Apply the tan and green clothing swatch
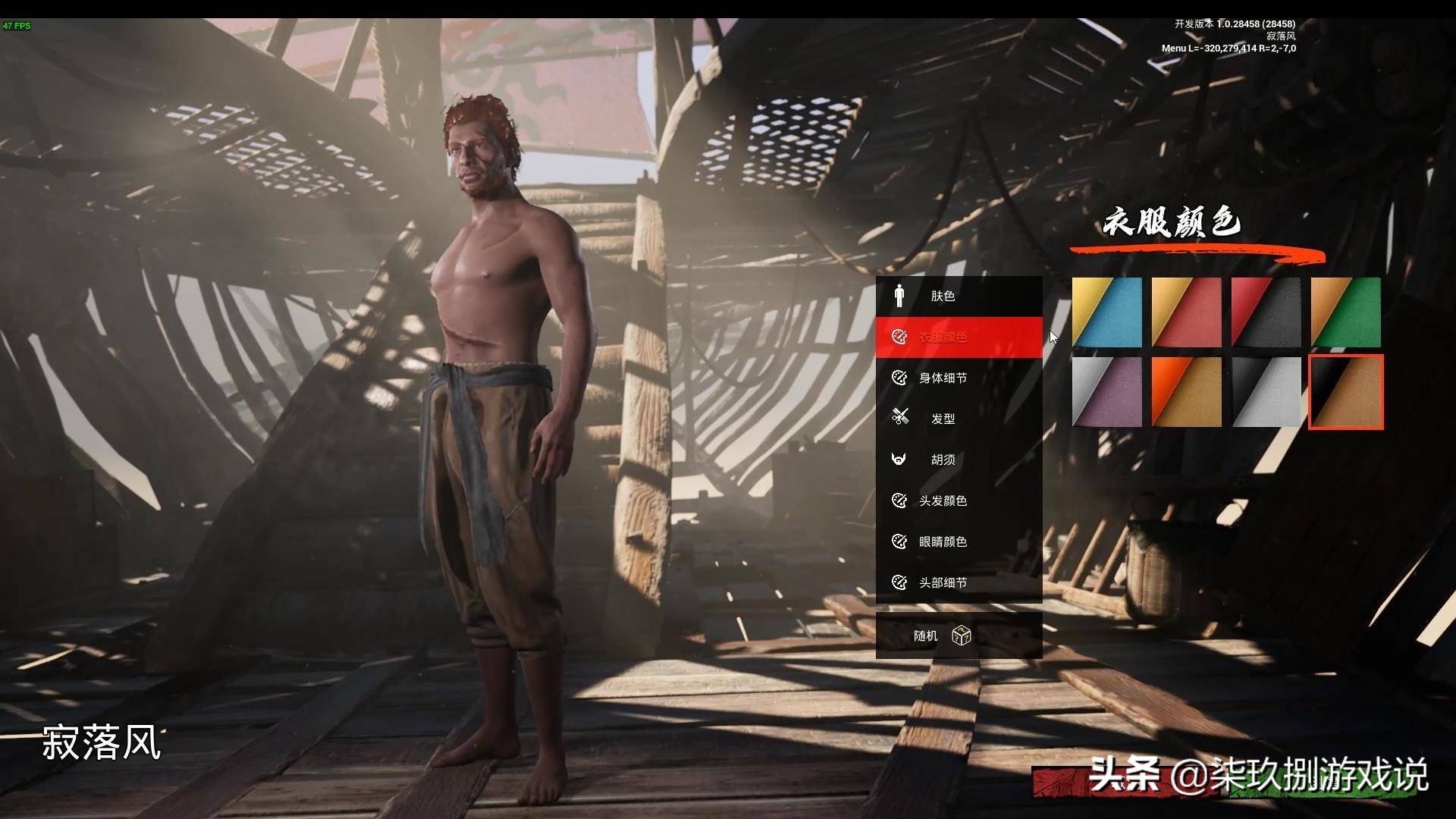Screen dimensions: 1456x819 coord(1346,312)
